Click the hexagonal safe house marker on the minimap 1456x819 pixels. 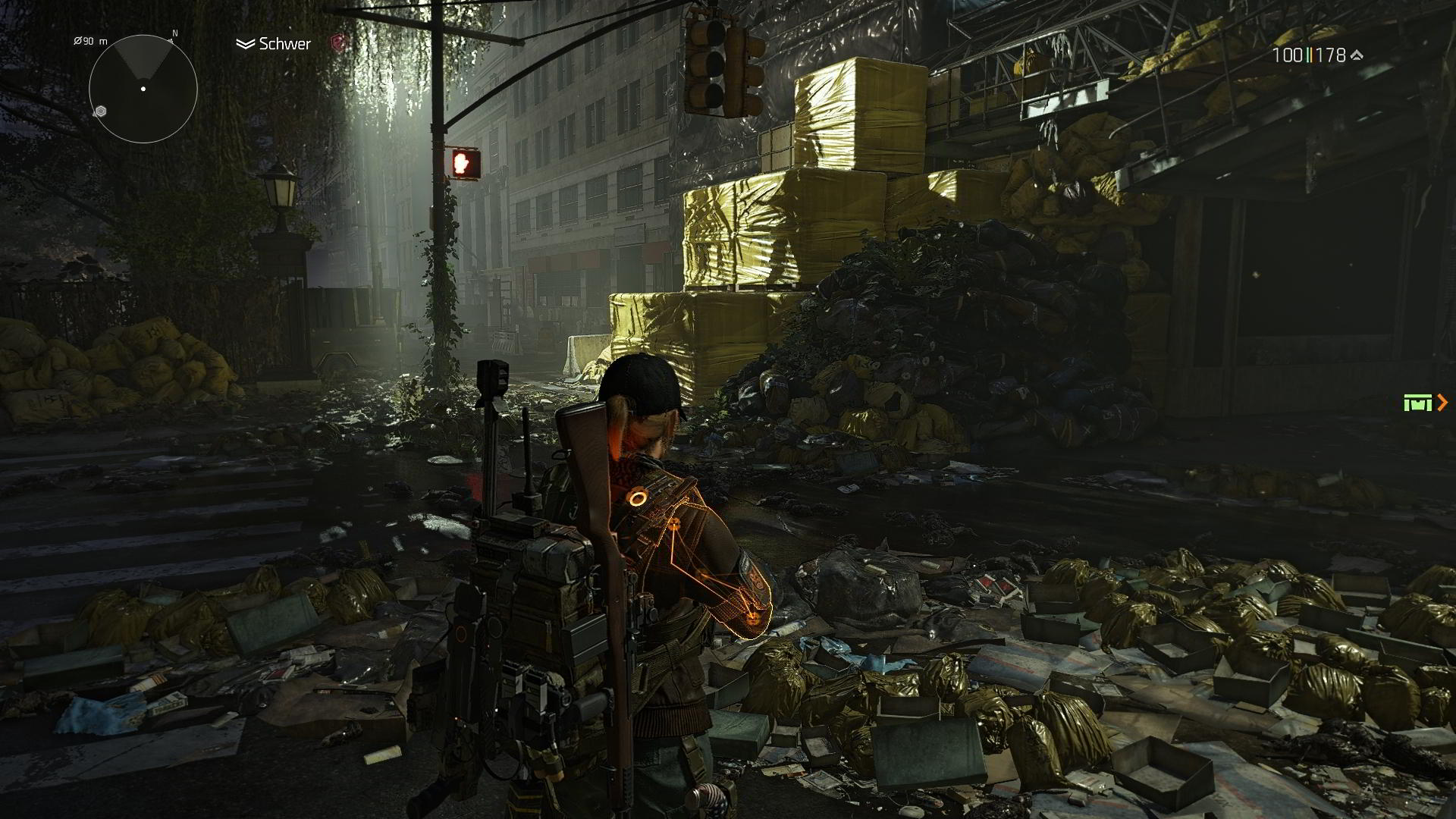[101, 111]
